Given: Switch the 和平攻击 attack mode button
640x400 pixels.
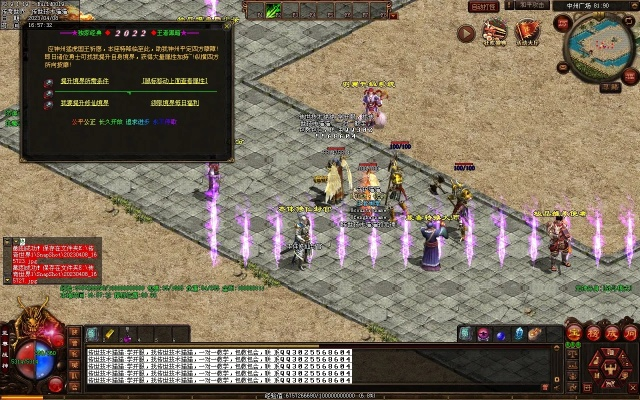Looking at the screenshot, I should click(x=533, y=6).
